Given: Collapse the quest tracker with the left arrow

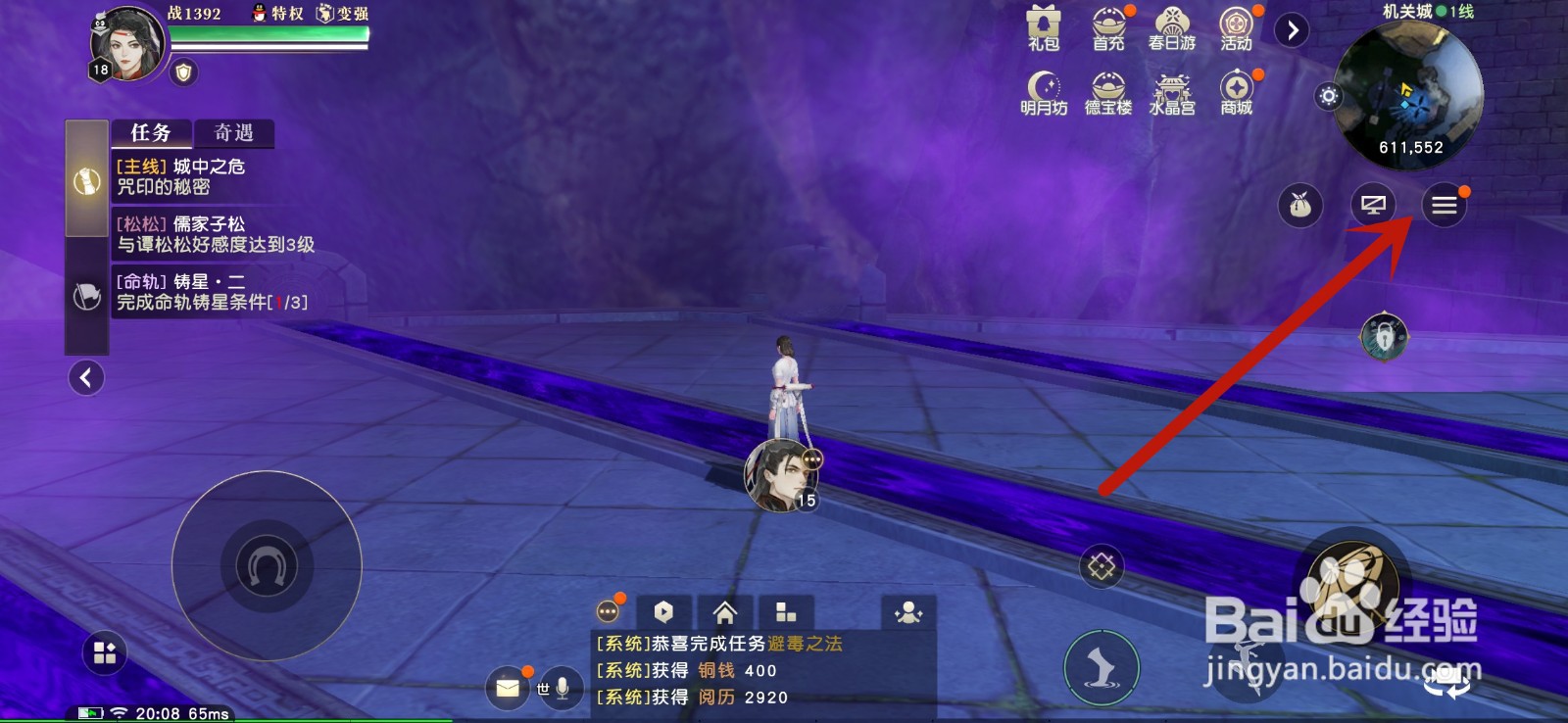Looking at the screenshot, I should [86, 377].
